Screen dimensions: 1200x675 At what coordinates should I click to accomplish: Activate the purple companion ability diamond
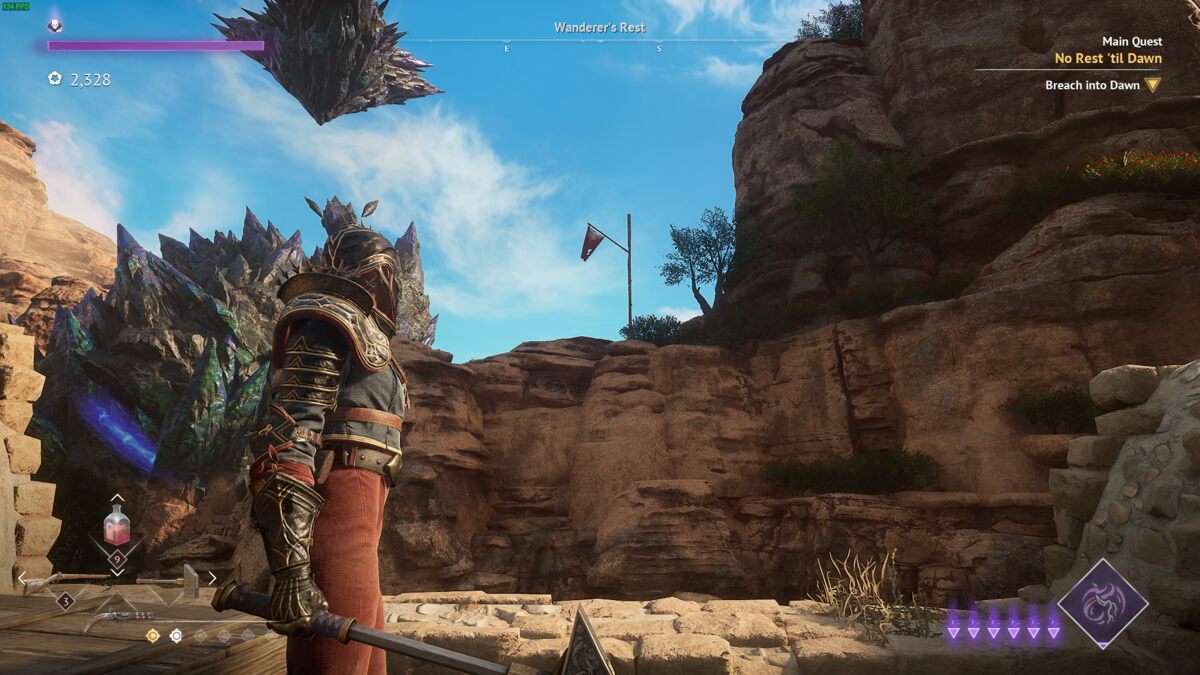(x=1103, y=603)
